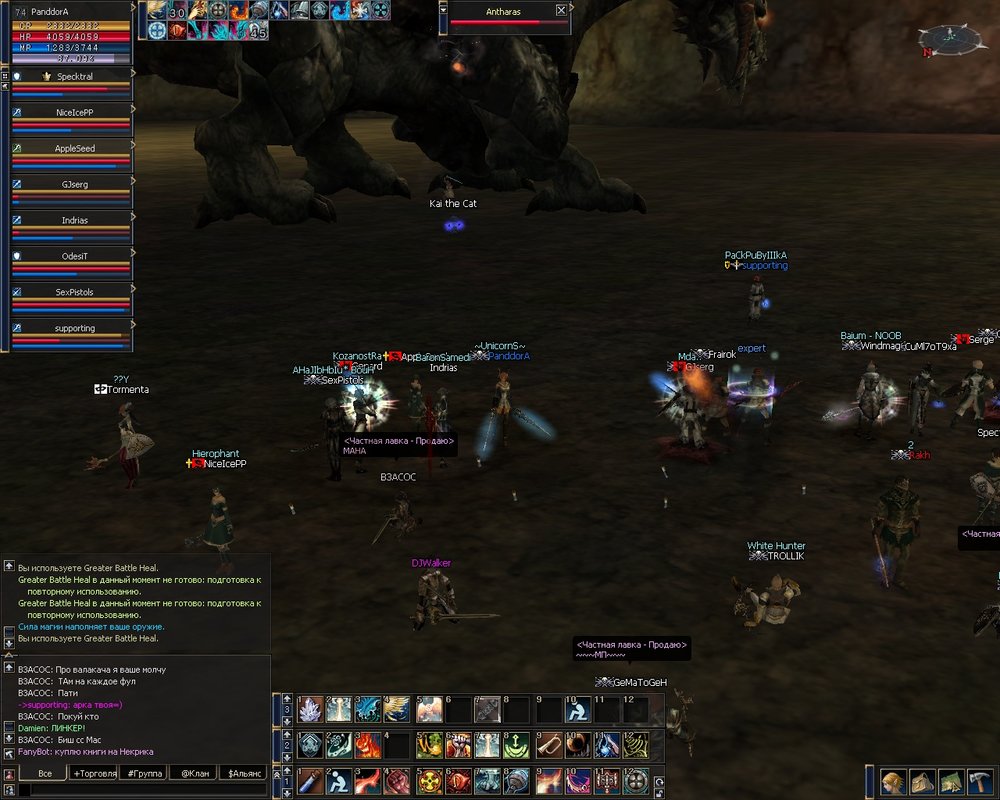
Task: Pick party member supporting from the list
Action: 74,328
